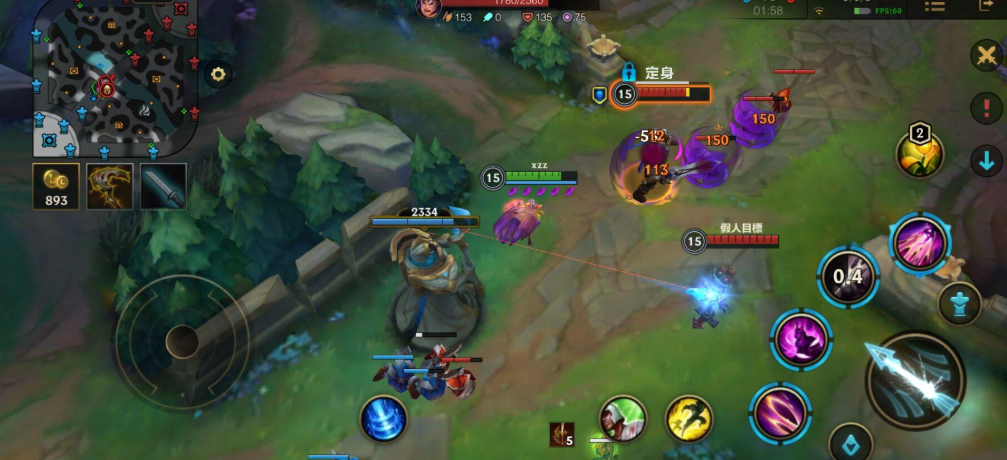Screen dimensions: 1007x460
Task: Send the crossed swords attack ping
Action: coord(986,55)
